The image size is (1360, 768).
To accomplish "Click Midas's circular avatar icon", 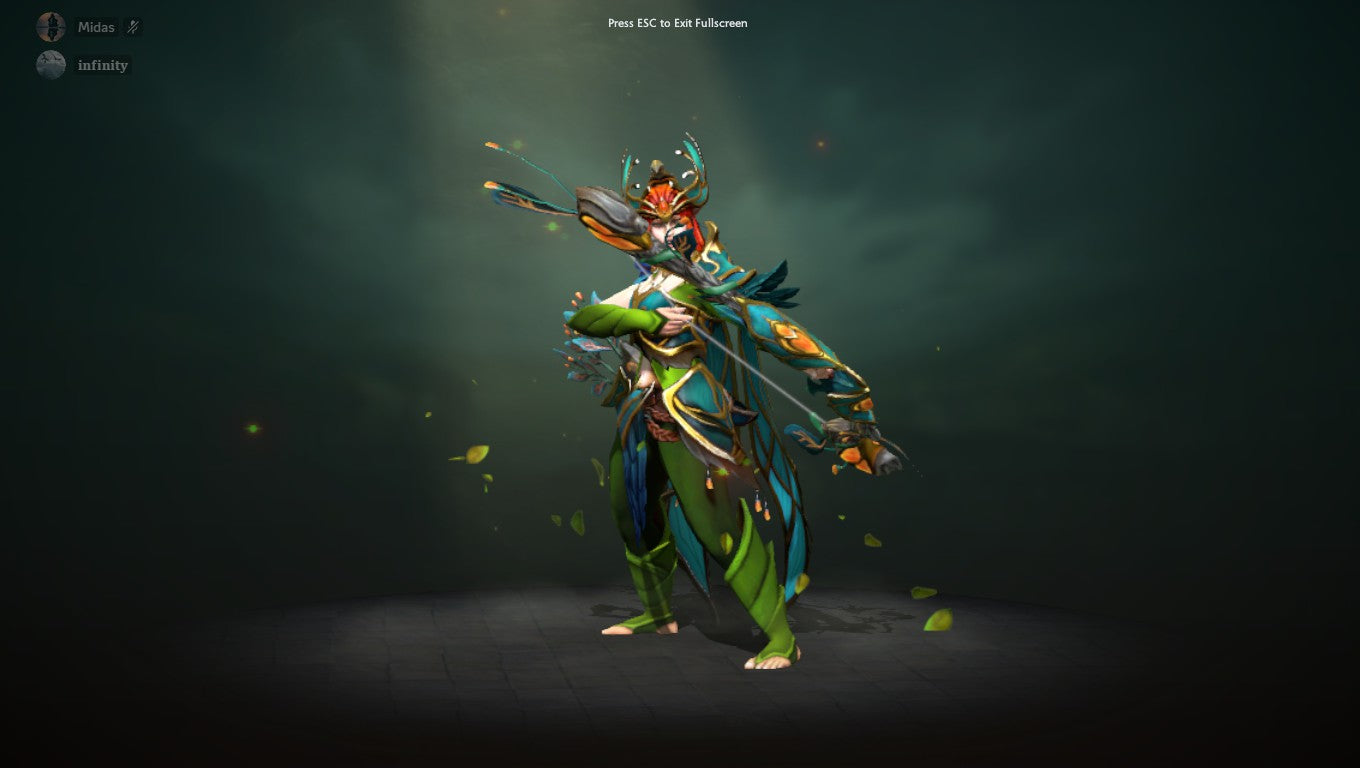I will coord(50,26).
